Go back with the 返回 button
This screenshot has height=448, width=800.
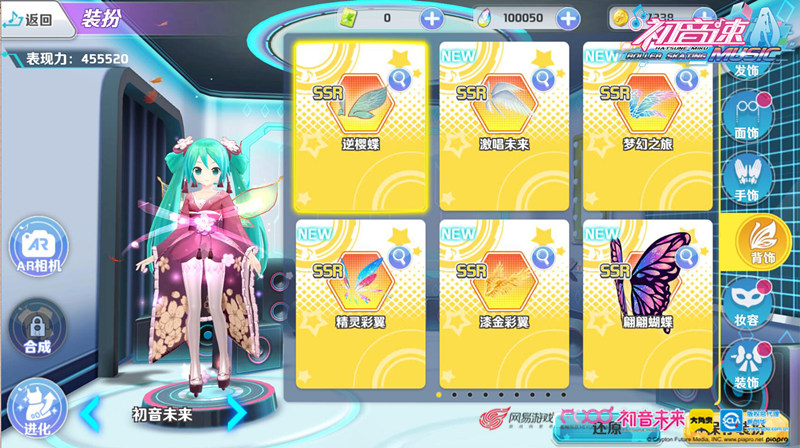[x=30, y=18]
